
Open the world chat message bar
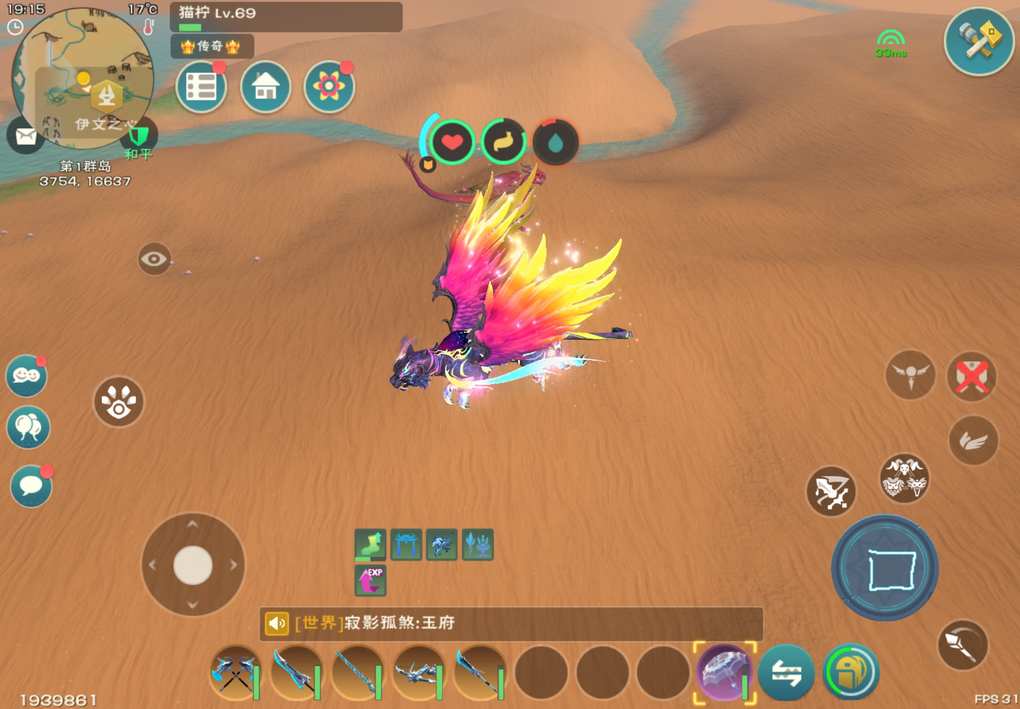pos(510,624)
